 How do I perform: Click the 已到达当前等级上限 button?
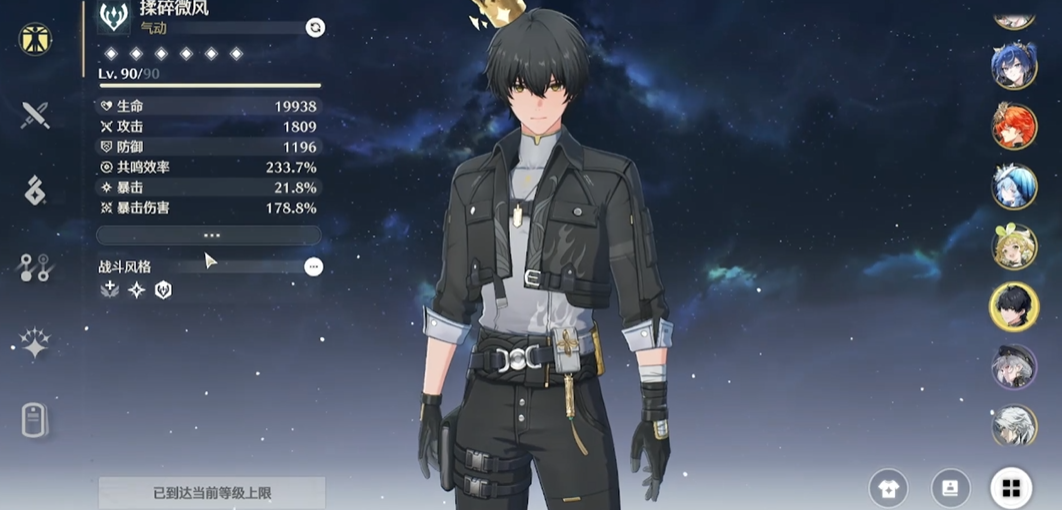pyautogui.click(x=212, y=493)
